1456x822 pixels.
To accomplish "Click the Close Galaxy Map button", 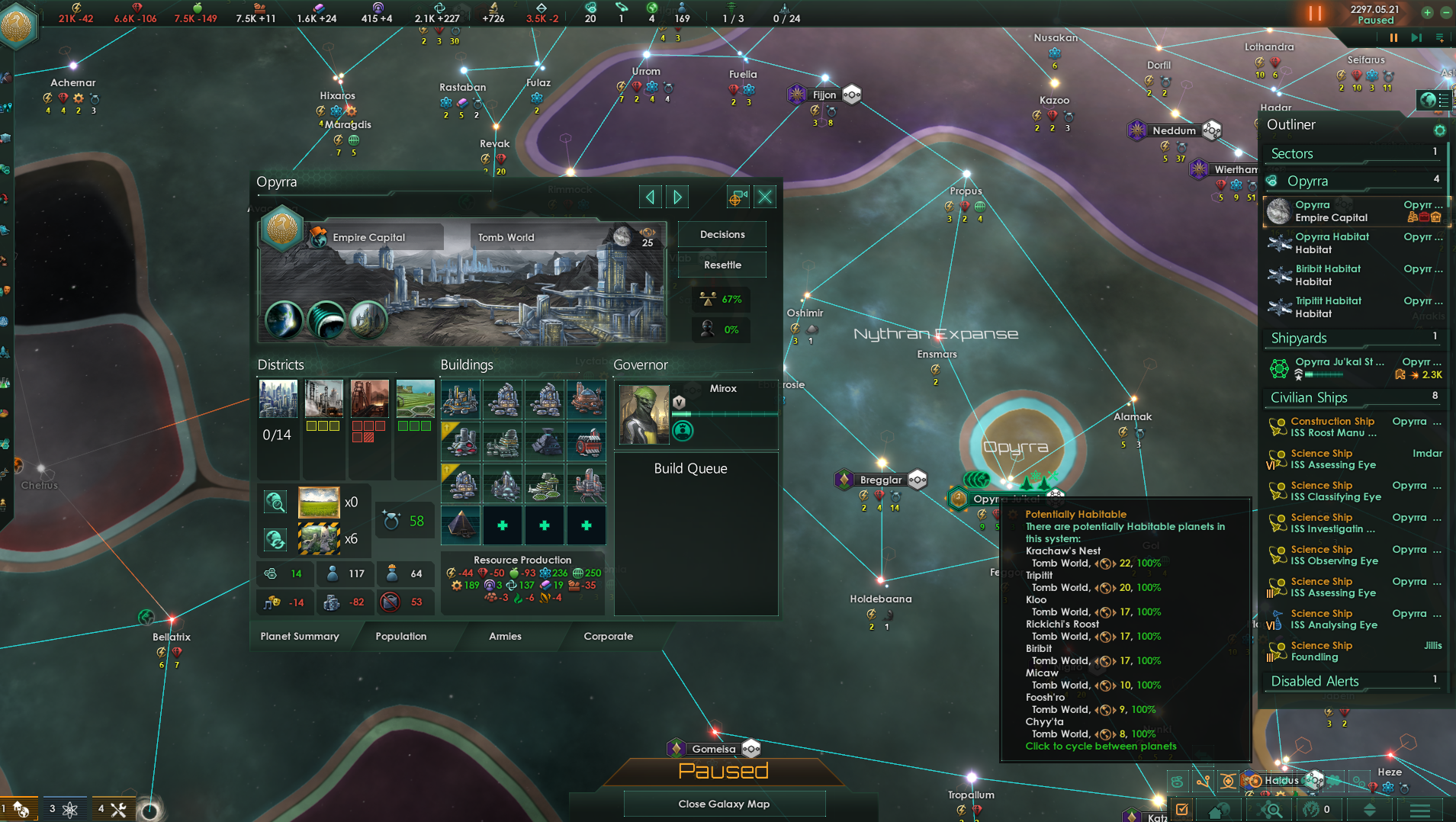I will pyautogui.click(x=724, y=804).
